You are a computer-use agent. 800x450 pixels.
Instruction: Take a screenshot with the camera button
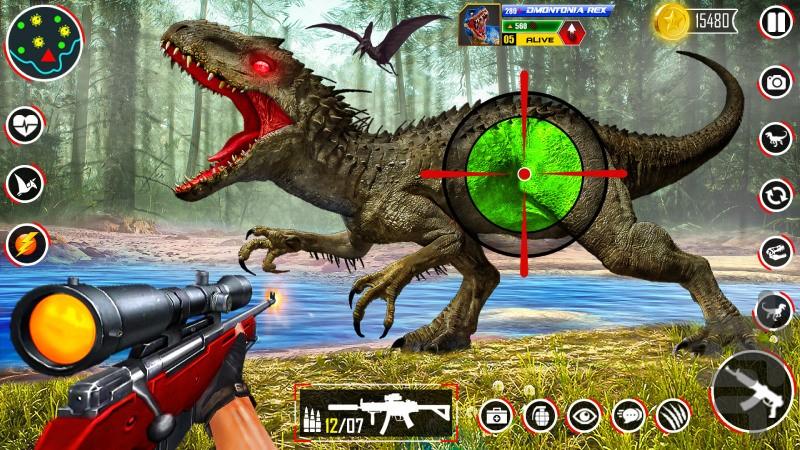click(775, 82)
